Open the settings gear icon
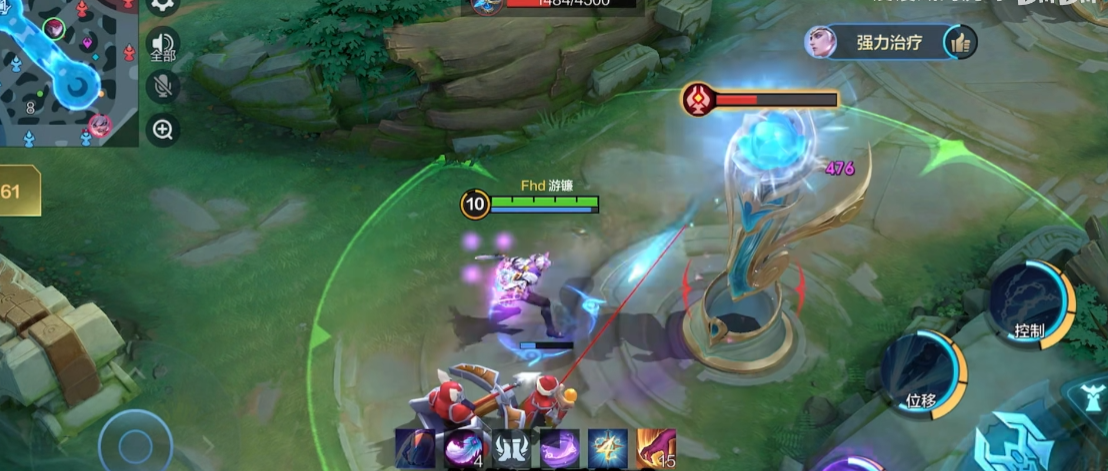Image resolution: width=1108 pixels, height=471 pixels. coord(162,5)
